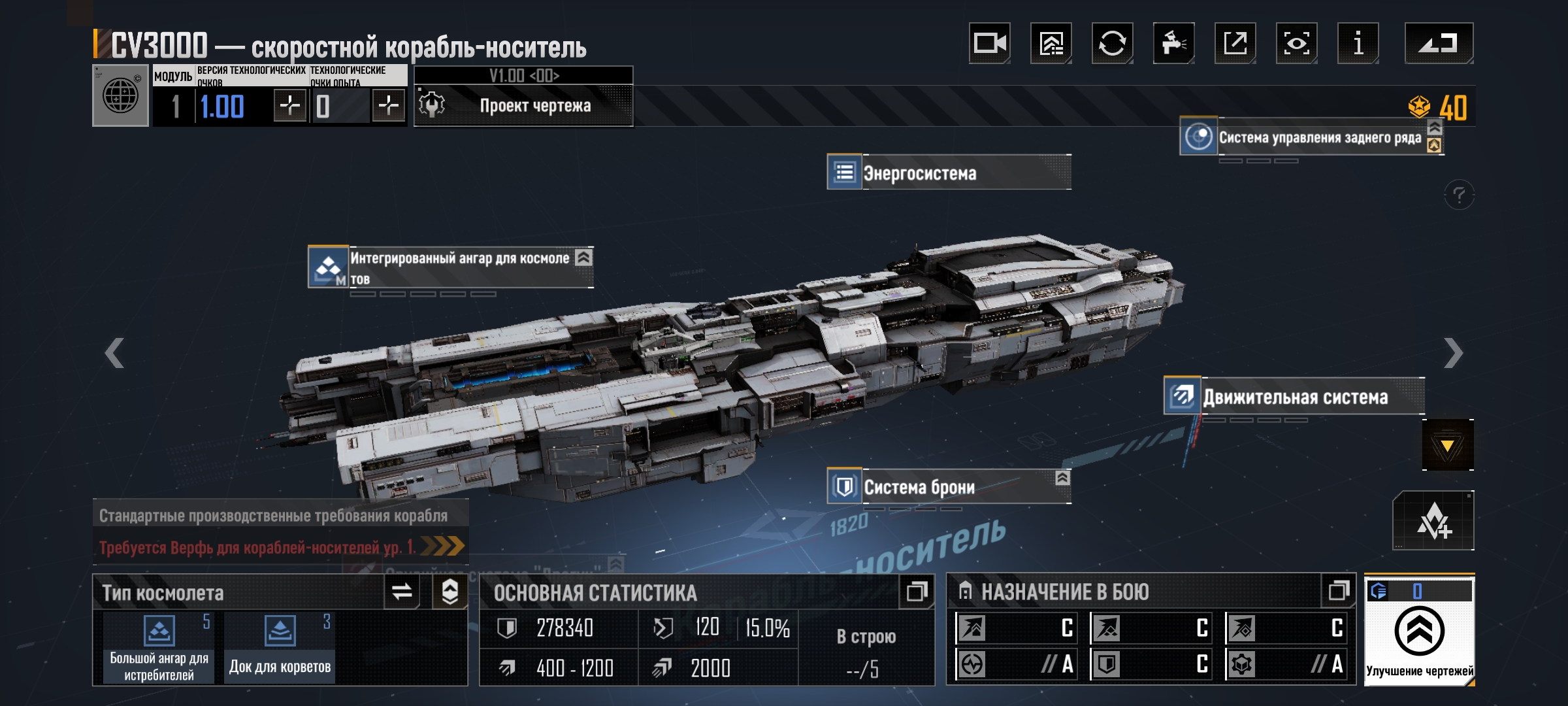Toggle the eye view-focus icon
The image size is (1568, 706).
(x=1296, y=44)
